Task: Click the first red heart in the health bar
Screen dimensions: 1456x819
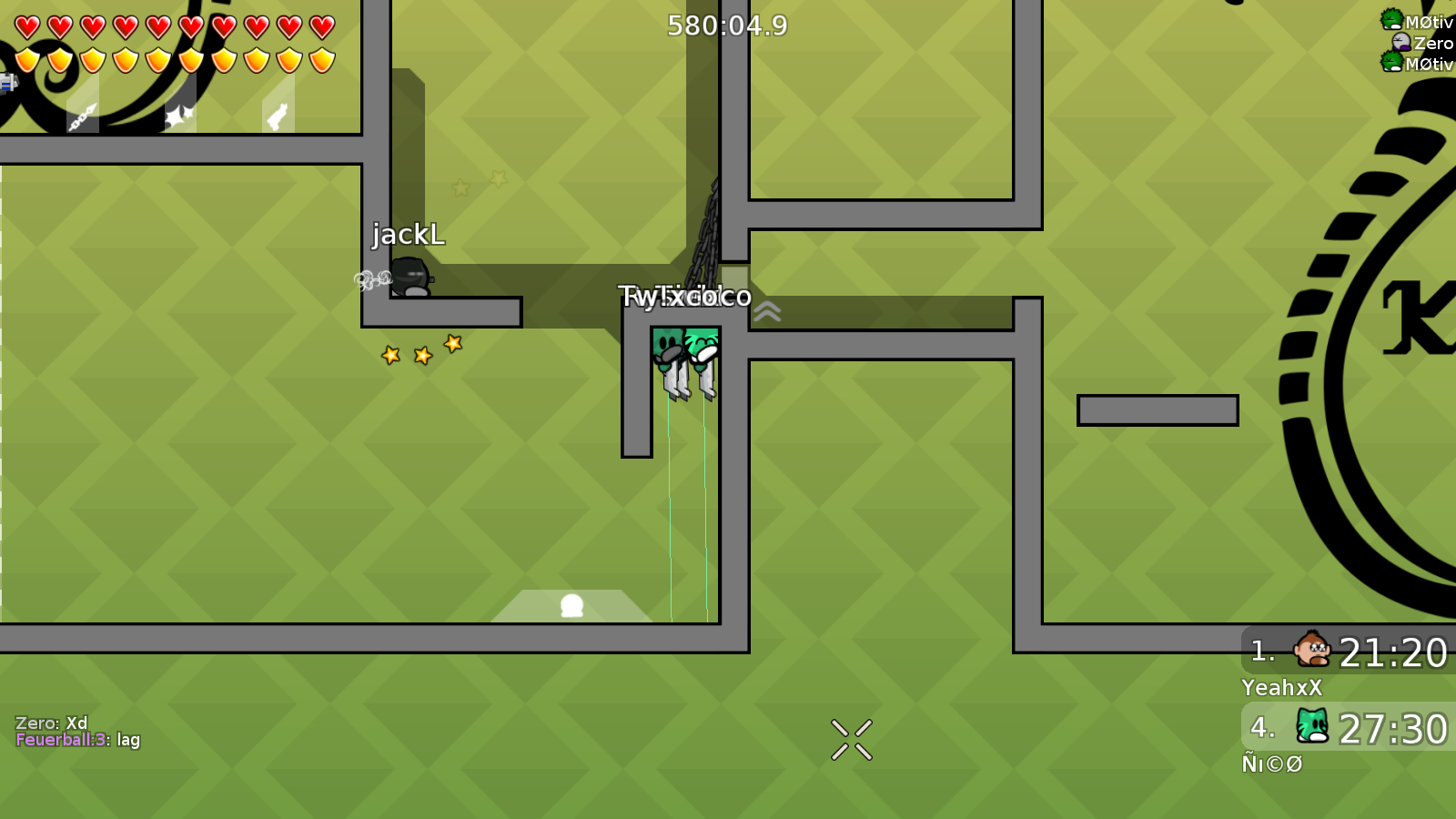Action: [x=25, y=25]
